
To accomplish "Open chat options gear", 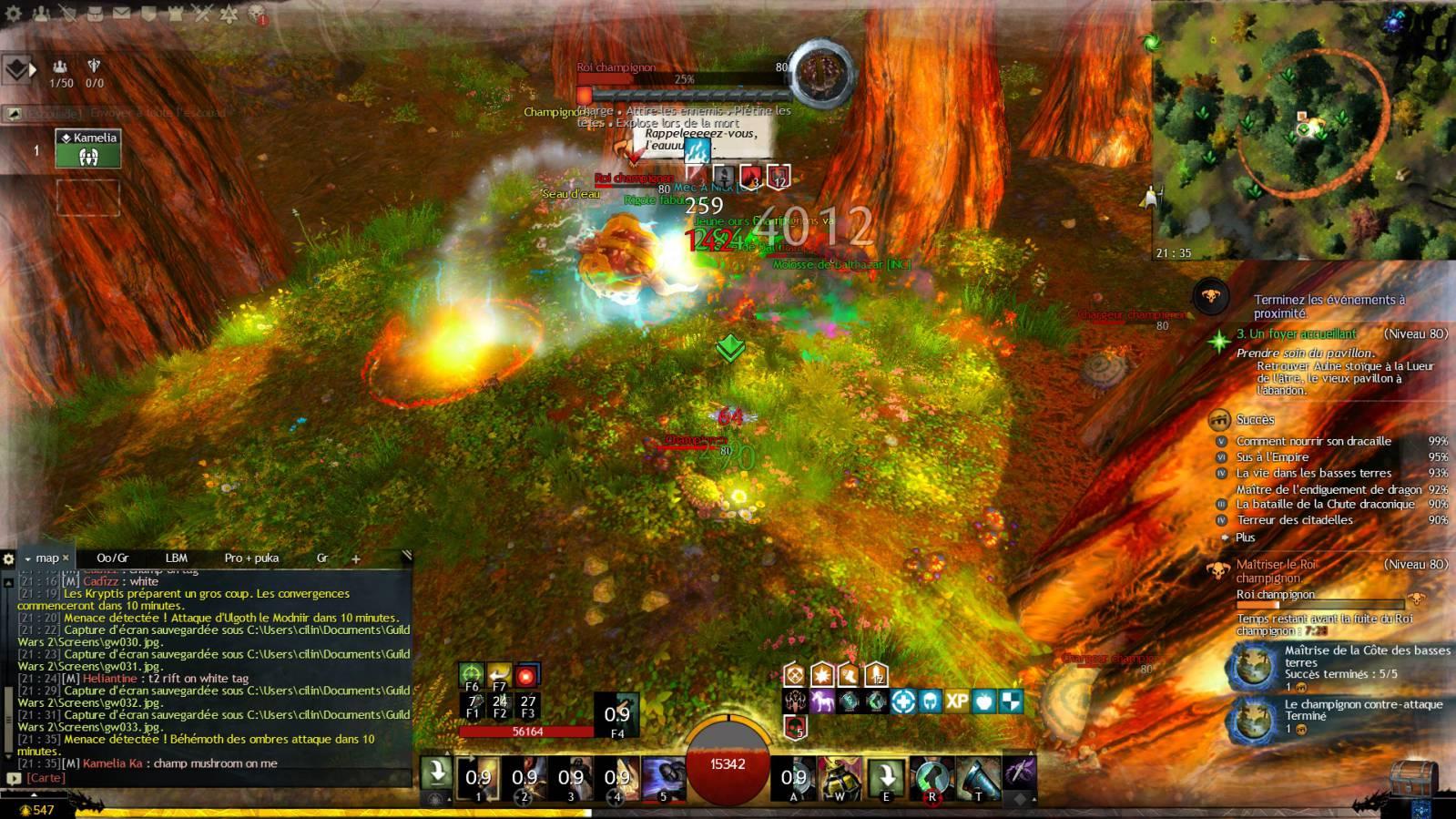I will click(9, 558).
